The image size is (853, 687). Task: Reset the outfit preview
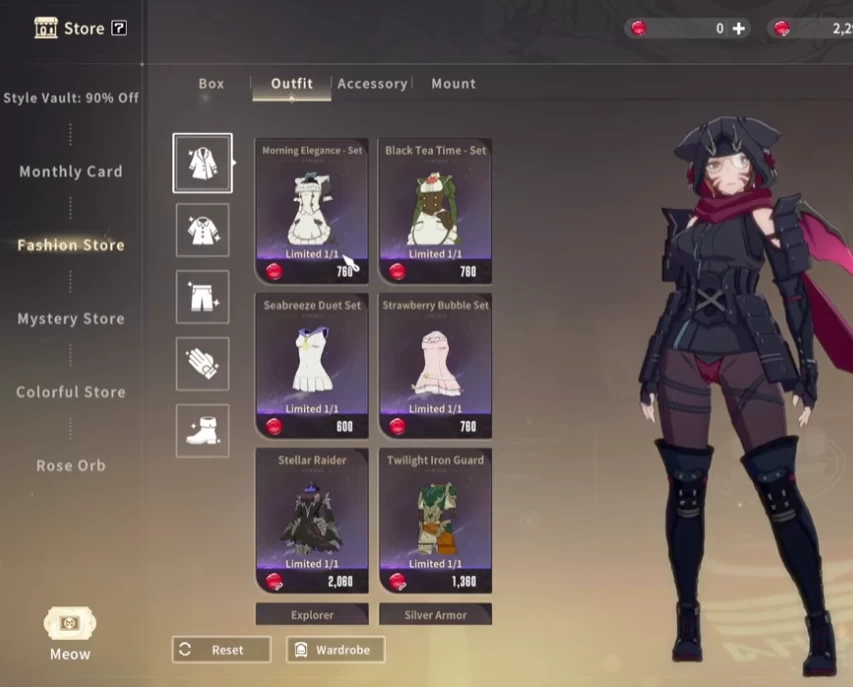pyautogui.click(x=221, y=650)
